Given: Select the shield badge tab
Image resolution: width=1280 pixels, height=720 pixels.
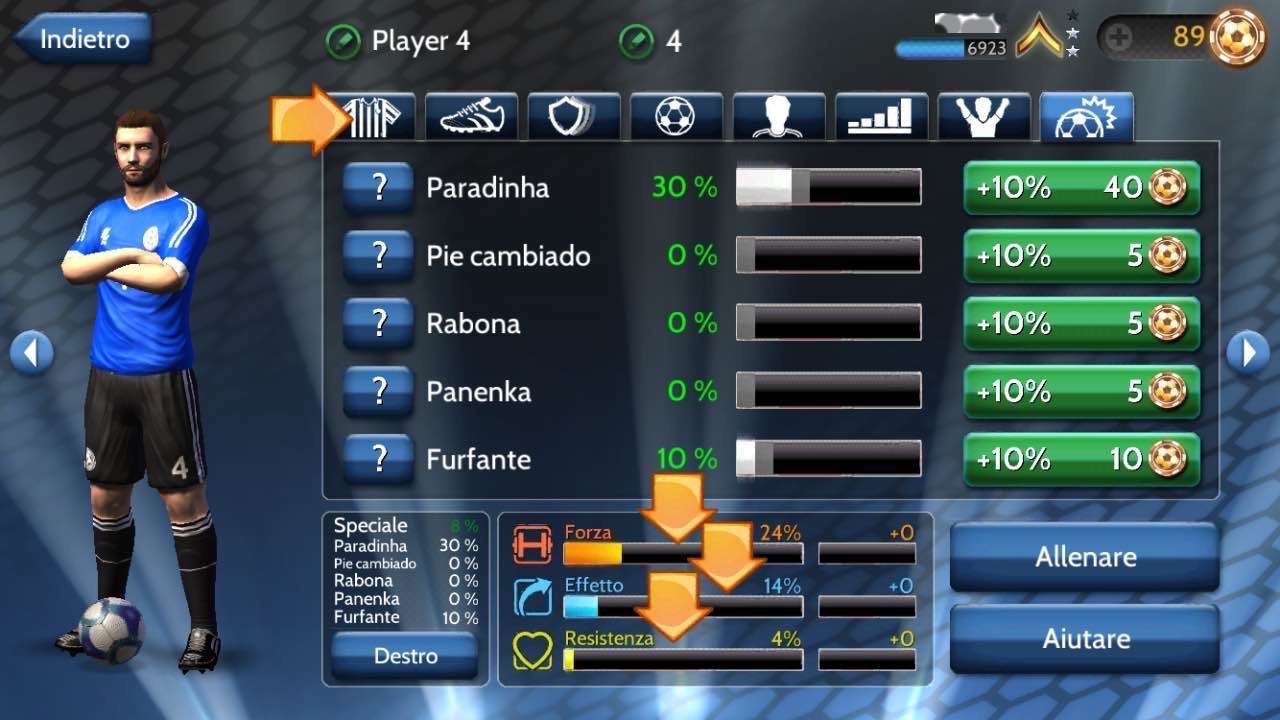Looking at the screenshot, I should [574, 117].
